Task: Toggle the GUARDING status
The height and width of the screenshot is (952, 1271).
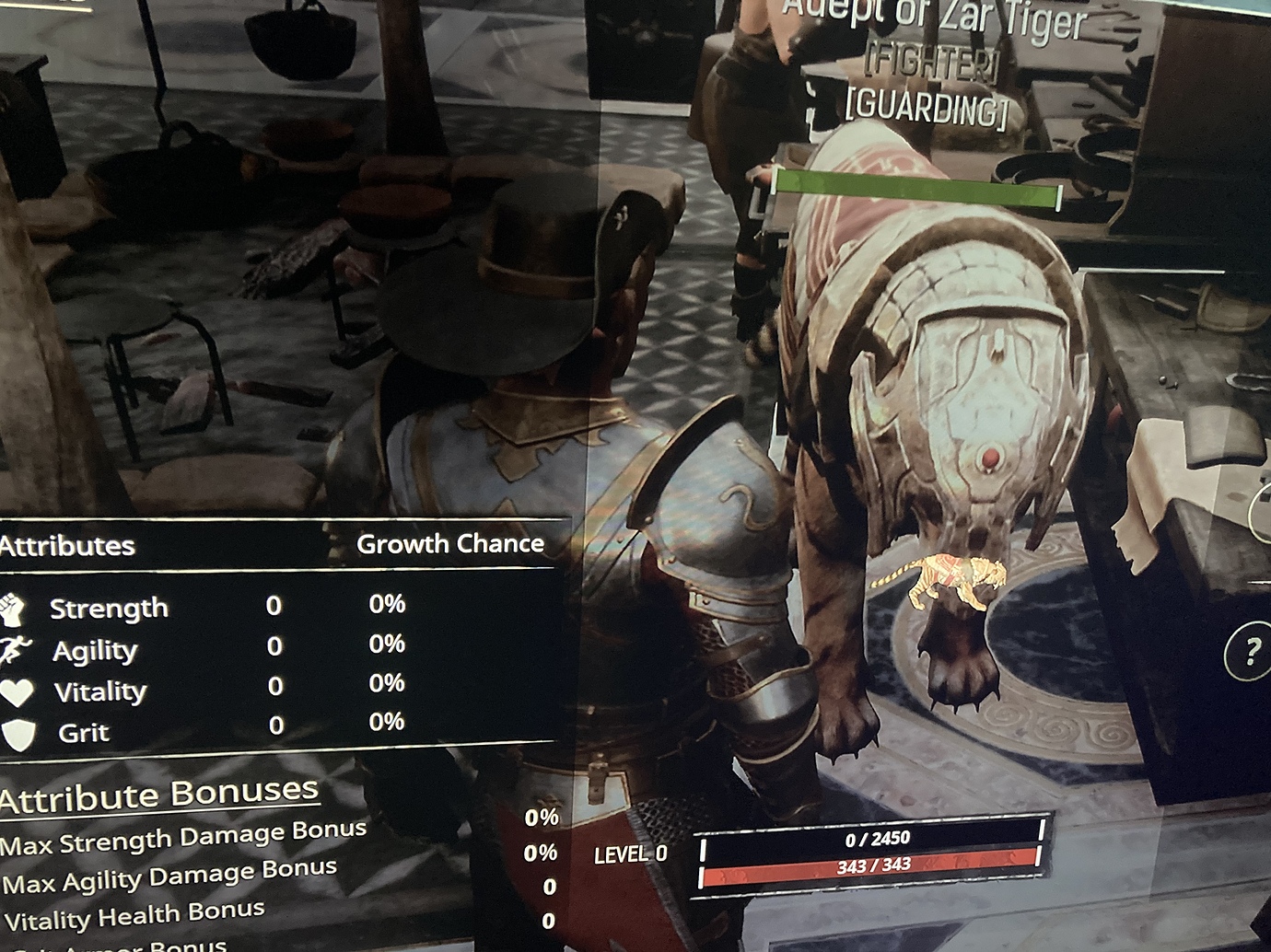Action: coord(927,106)
